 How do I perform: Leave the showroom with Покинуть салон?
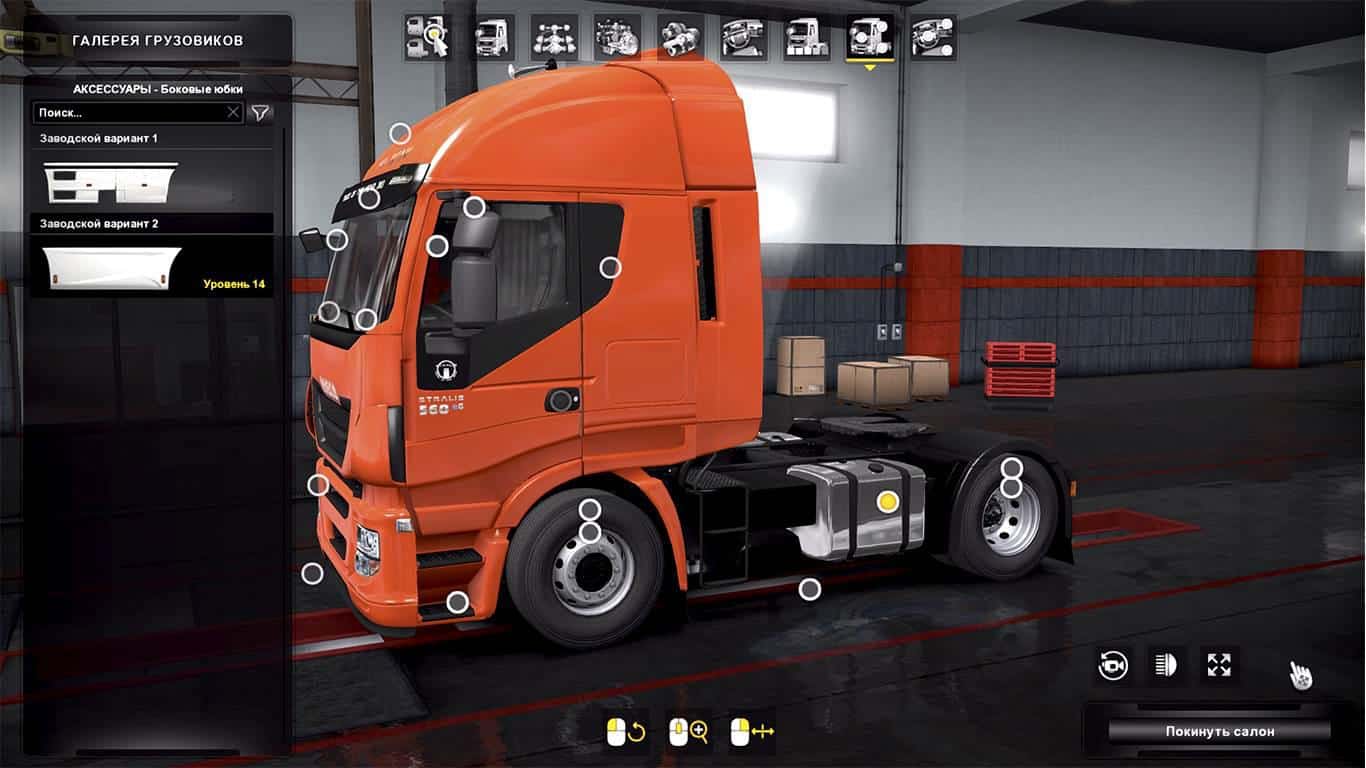click(1219, 731)
